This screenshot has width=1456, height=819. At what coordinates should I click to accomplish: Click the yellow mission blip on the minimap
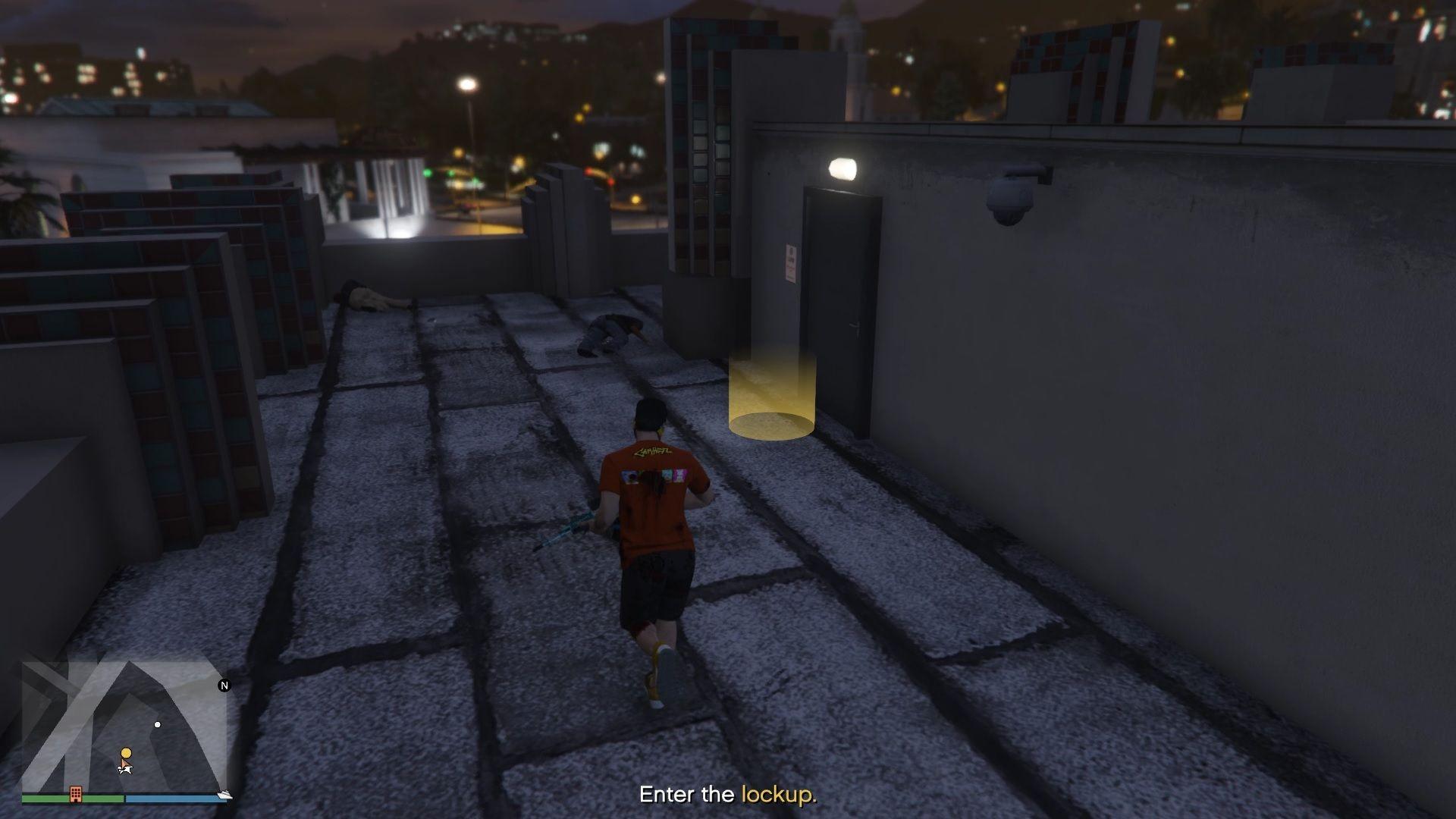click(x=125, y=752)
